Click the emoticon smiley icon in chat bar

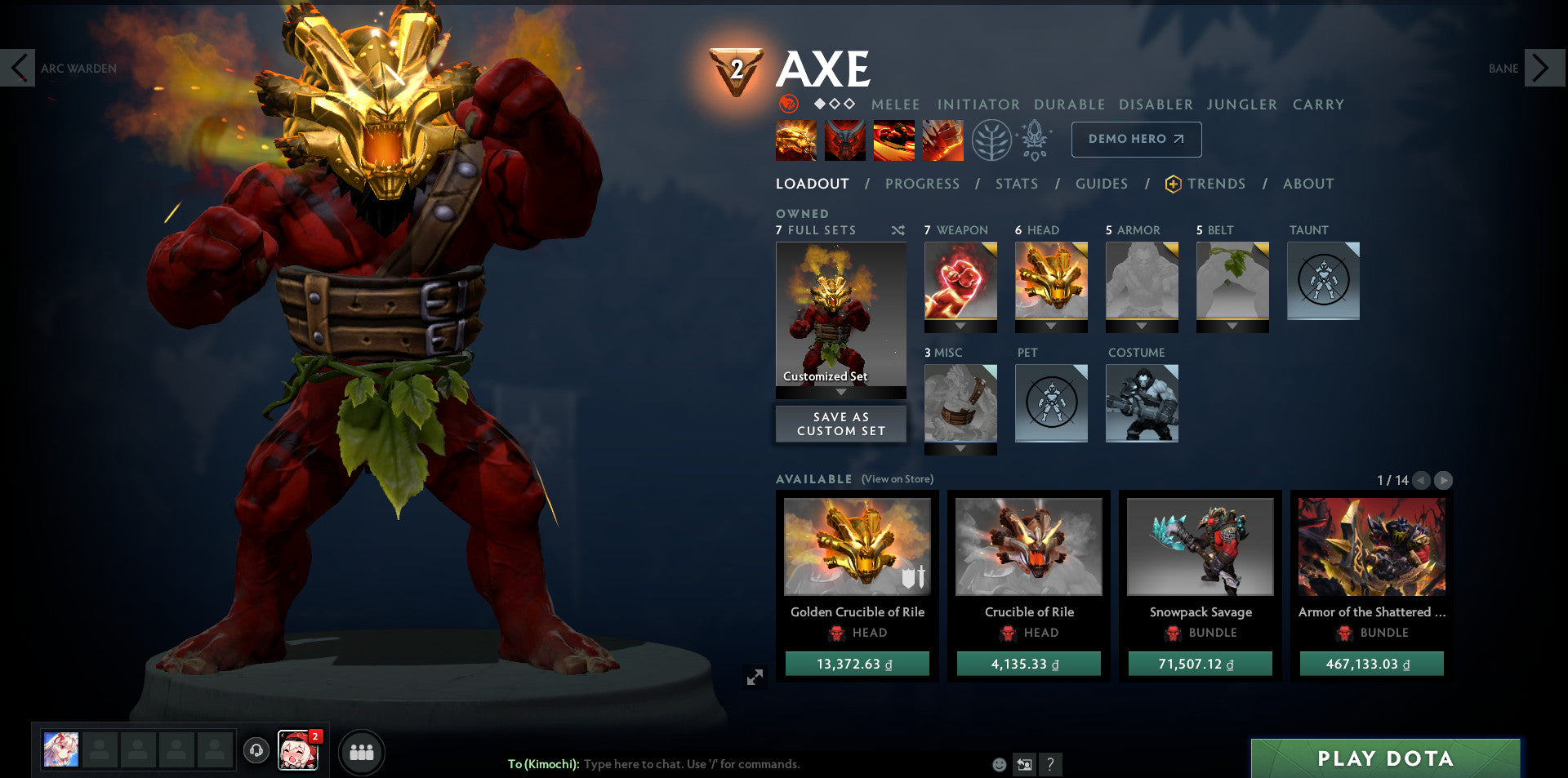[998, 765]
